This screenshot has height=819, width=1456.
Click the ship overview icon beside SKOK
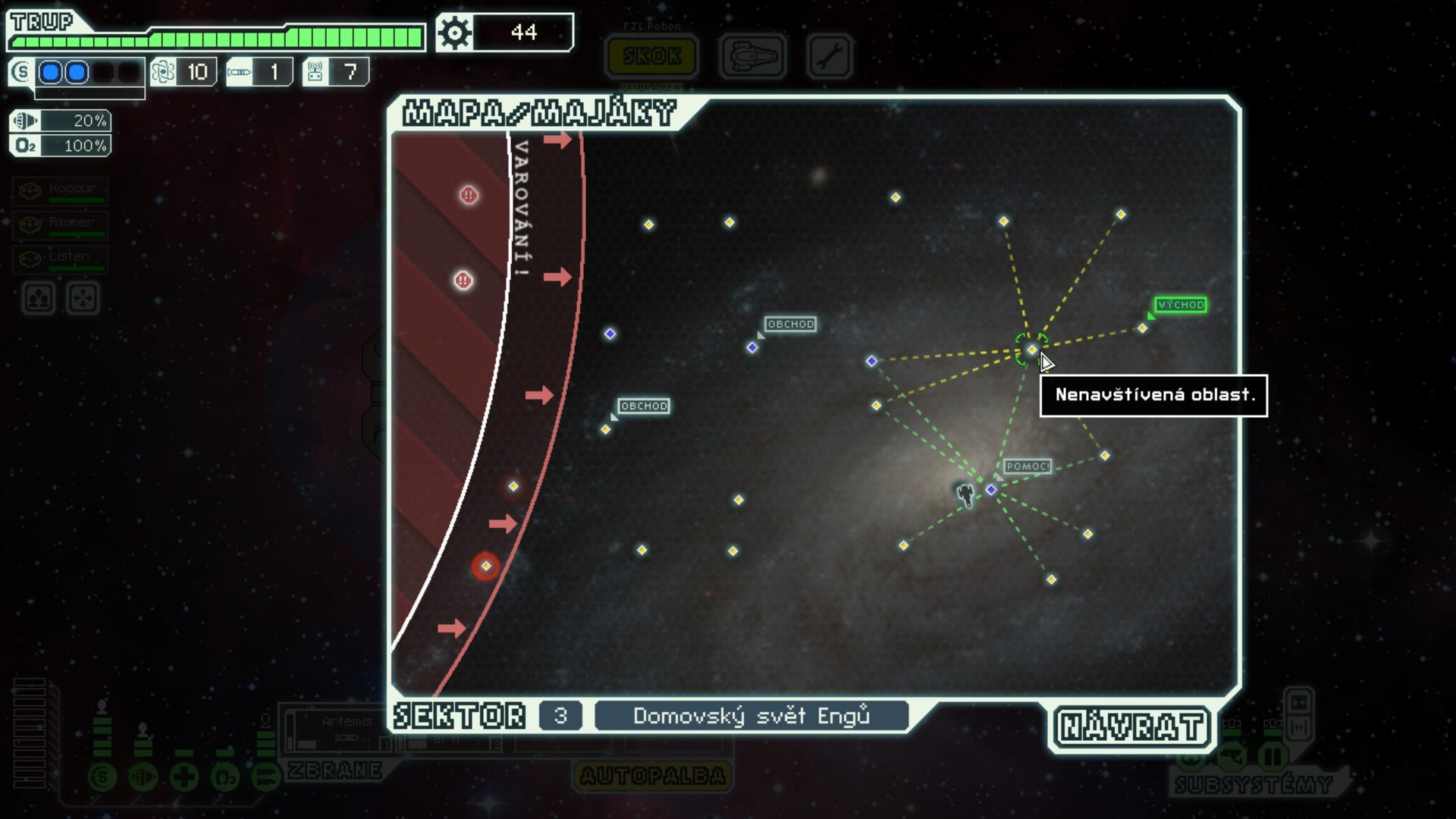tap(752, 56)
